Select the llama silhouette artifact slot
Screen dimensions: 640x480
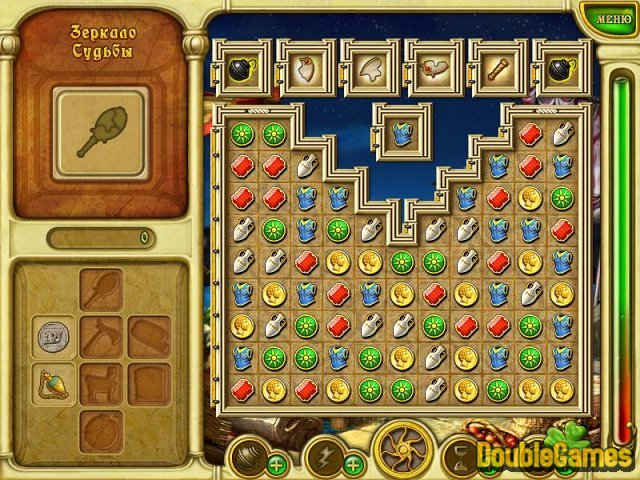102,381
